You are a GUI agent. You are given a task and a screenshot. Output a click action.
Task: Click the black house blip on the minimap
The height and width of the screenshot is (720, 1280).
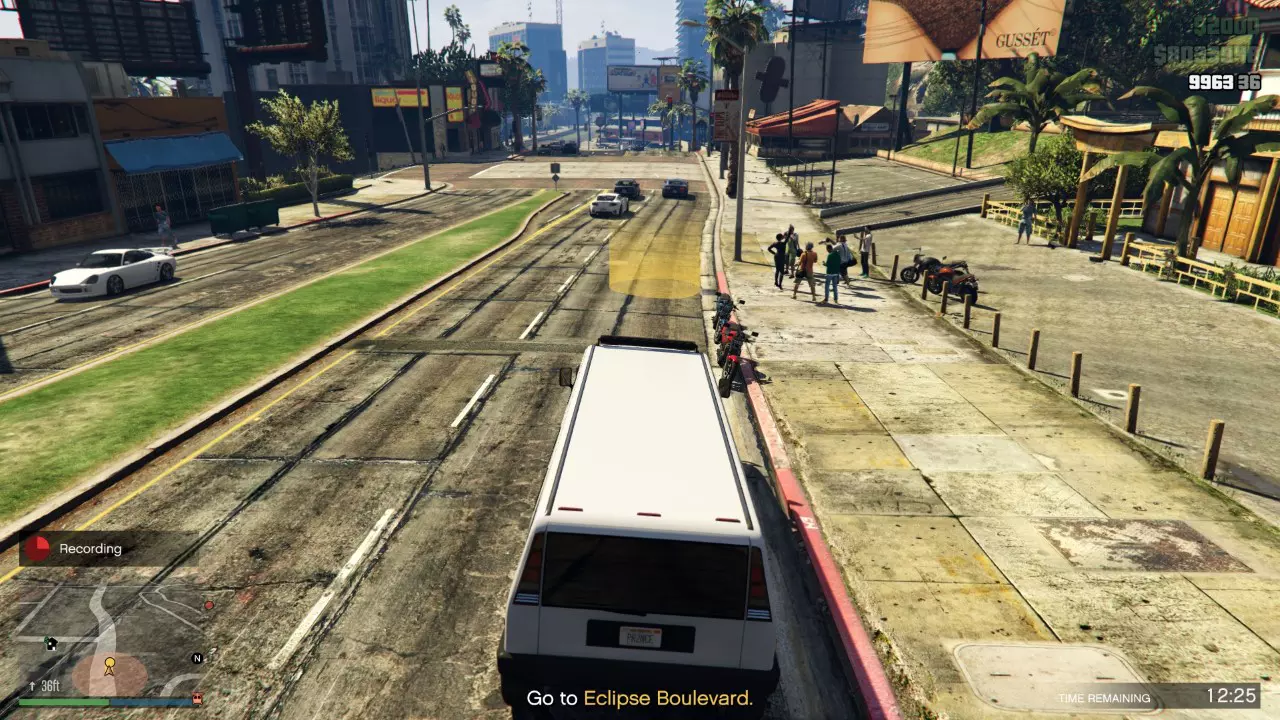(x=51, y=642)
